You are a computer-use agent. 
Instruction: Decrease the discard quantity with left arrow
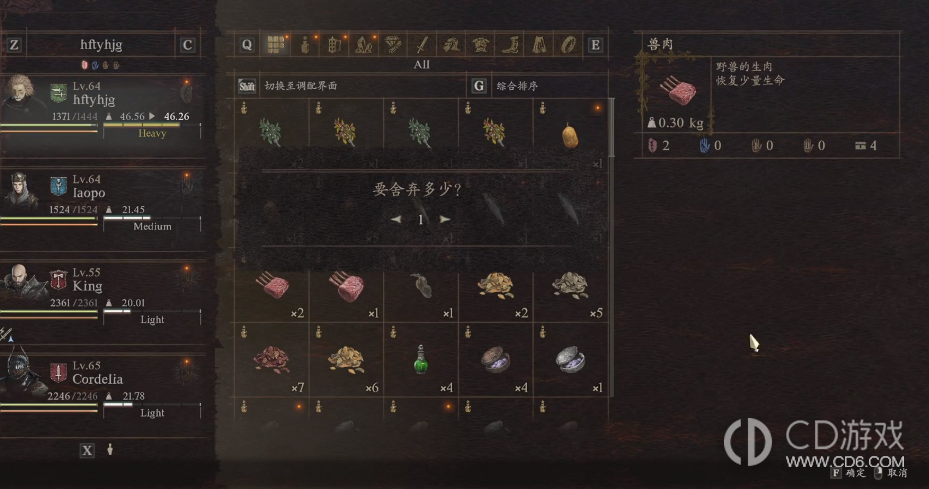click(x=396, y=219)
